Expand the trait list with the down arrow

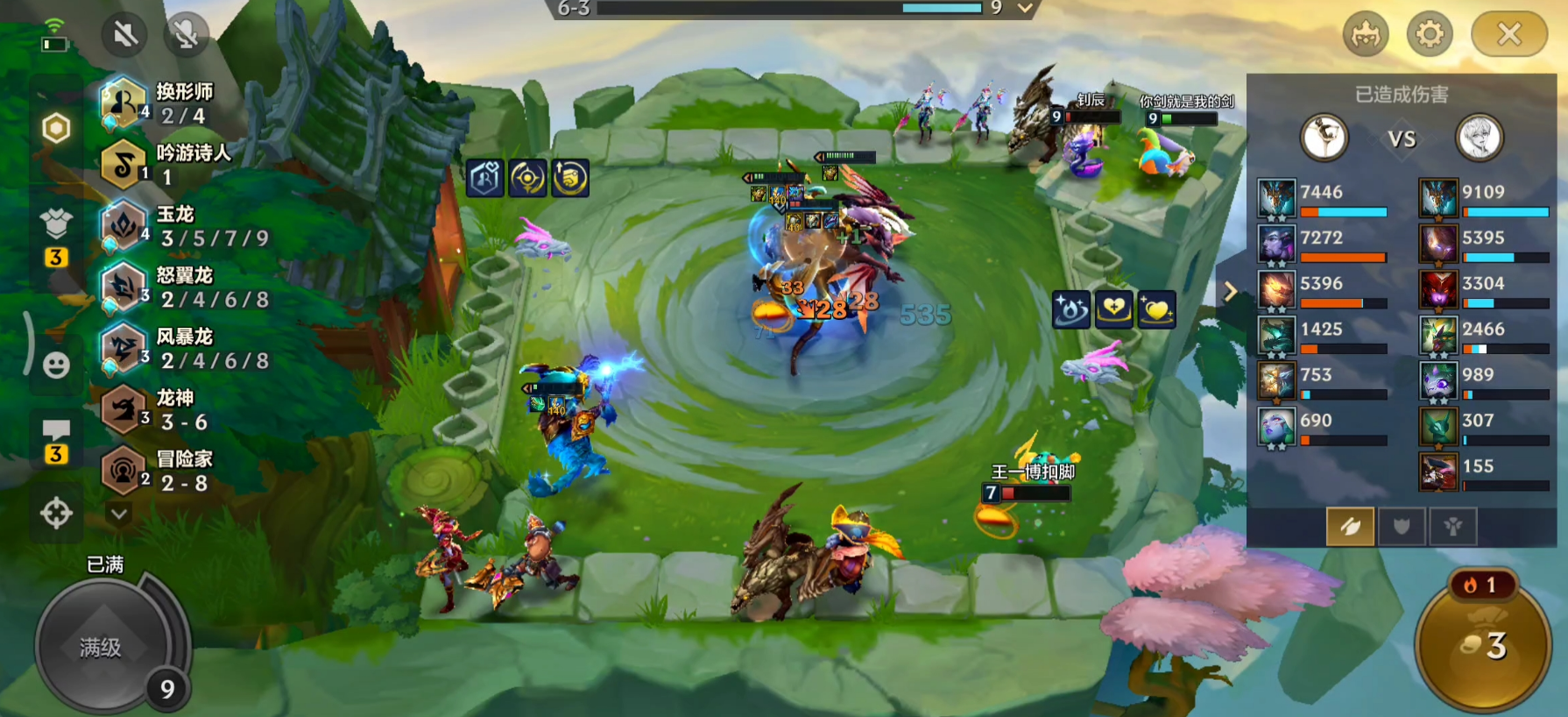point(119,514)
